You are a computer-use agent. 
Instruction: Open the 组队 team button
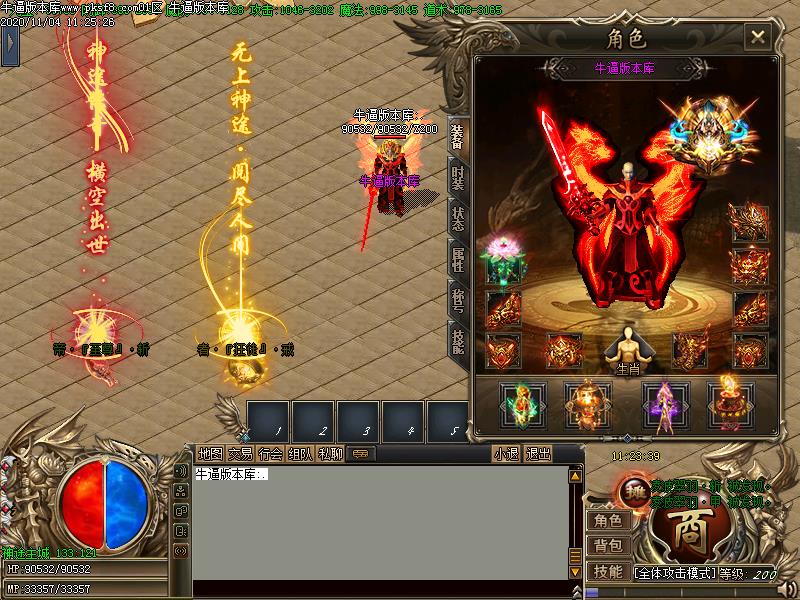(x=300, y=453)
